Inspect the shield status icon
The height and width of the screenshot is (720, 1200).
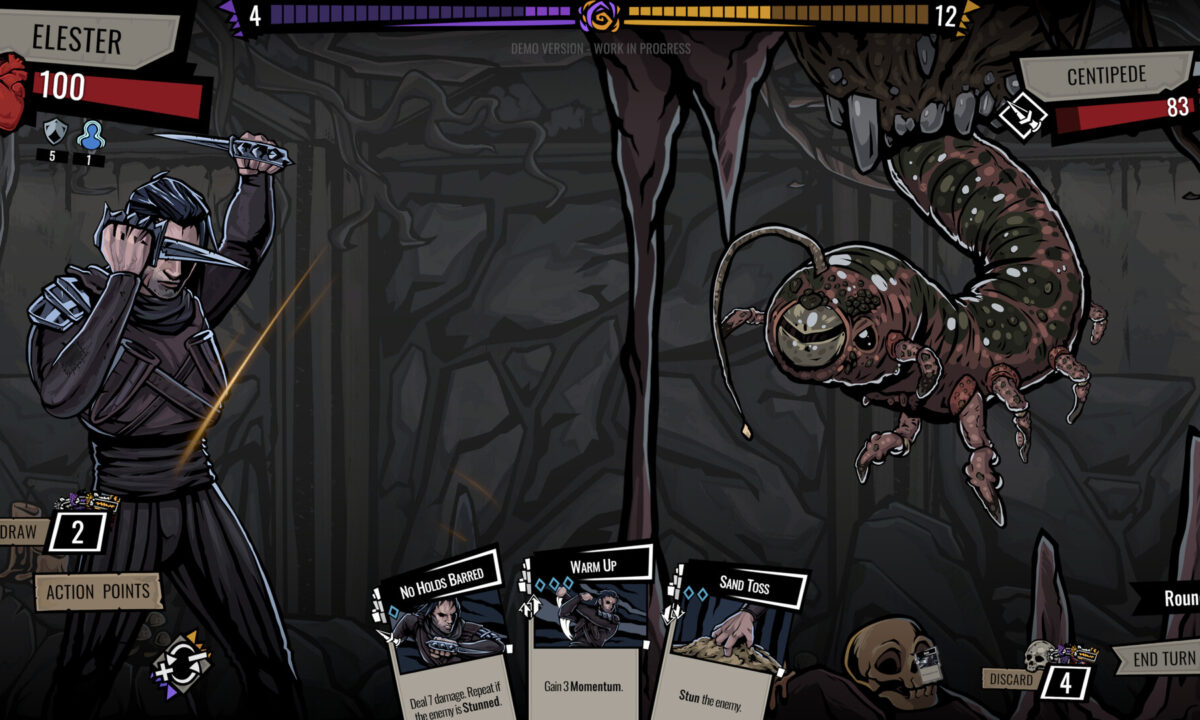pyautogui.click(x=53, y=131)
